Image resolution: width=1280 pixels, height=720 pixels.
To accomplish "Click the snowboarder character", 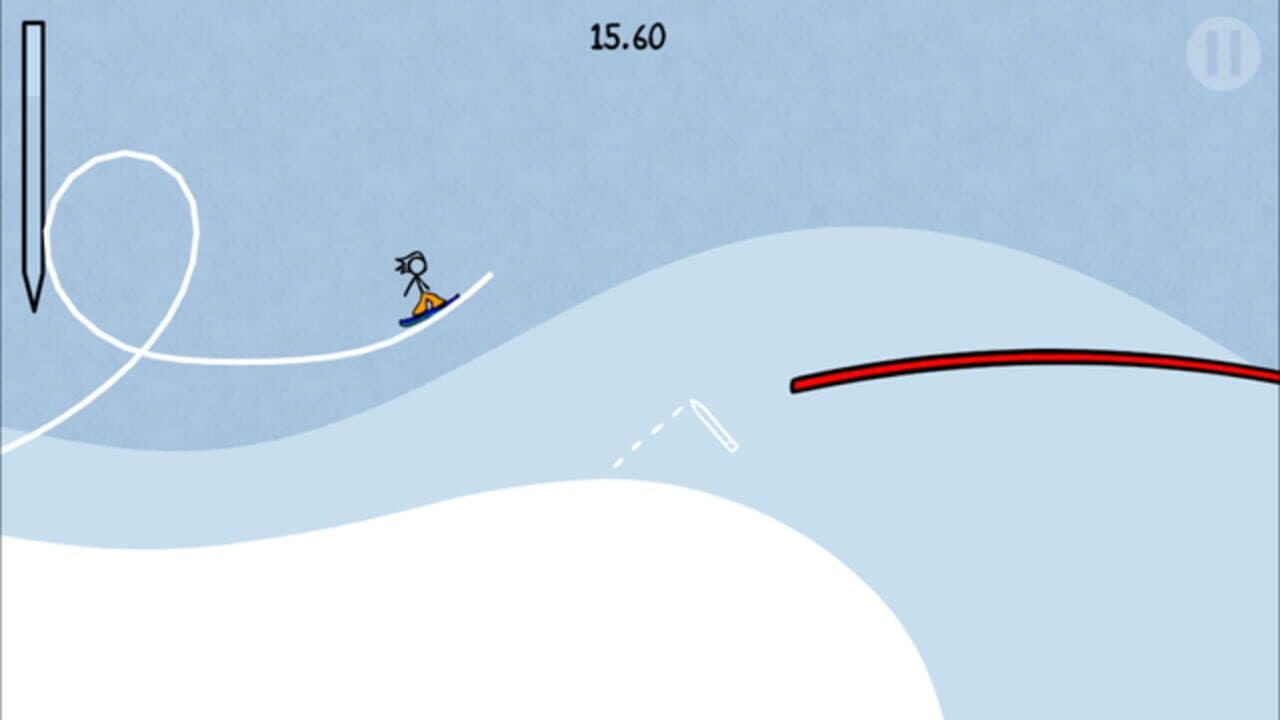I will (420, 285).
